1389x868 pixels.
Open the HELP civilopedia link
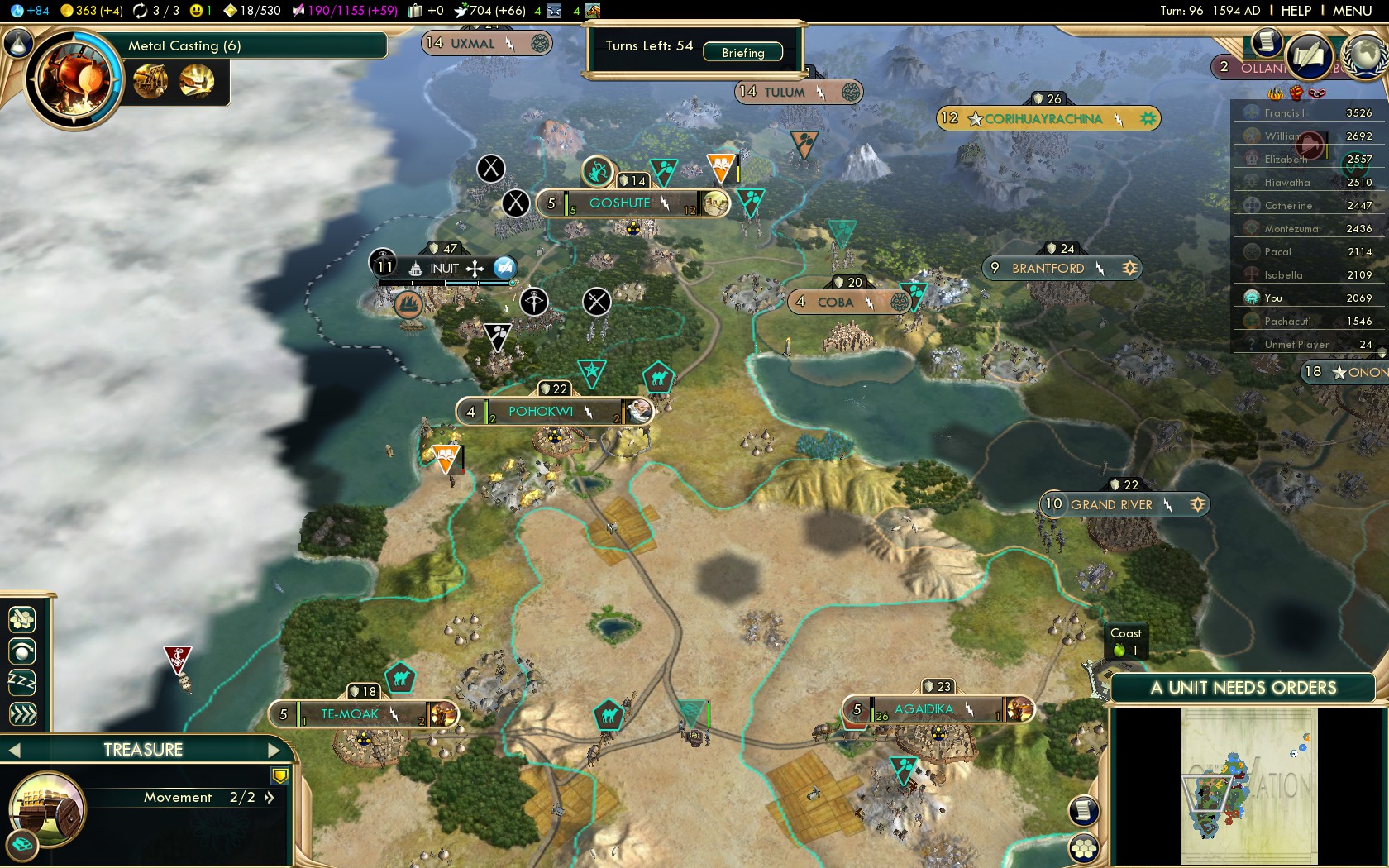tap(1296, 11)
